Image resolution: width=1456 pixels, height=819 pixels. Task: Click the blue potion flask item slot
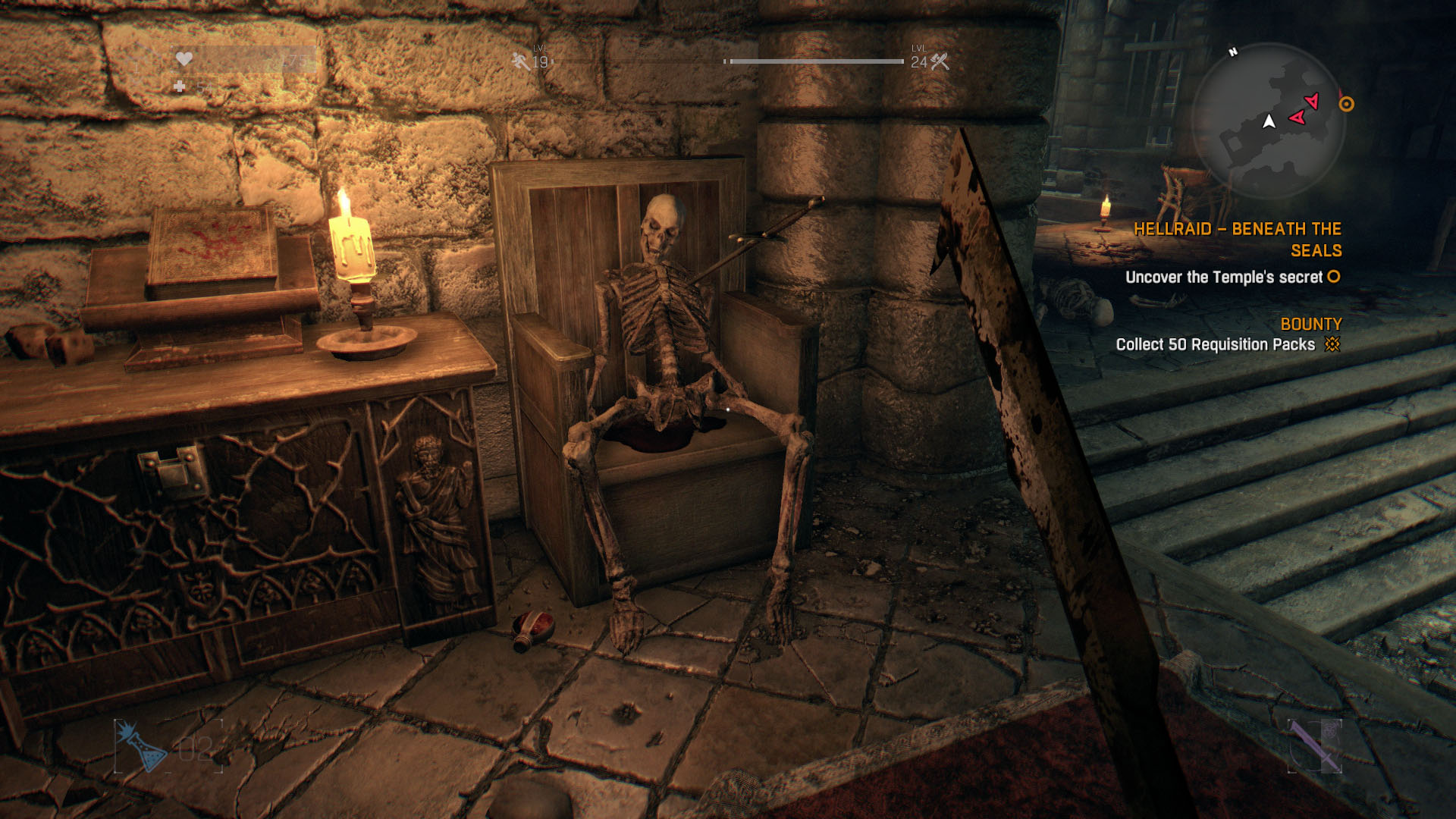(x=142, y=747)
